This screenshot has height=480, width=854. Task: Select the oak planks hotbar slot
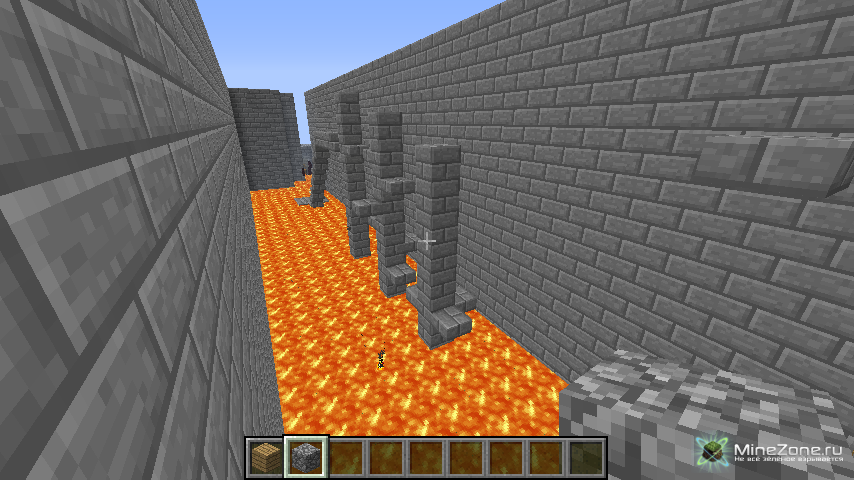pyautogui.click(x=265, y=457)
